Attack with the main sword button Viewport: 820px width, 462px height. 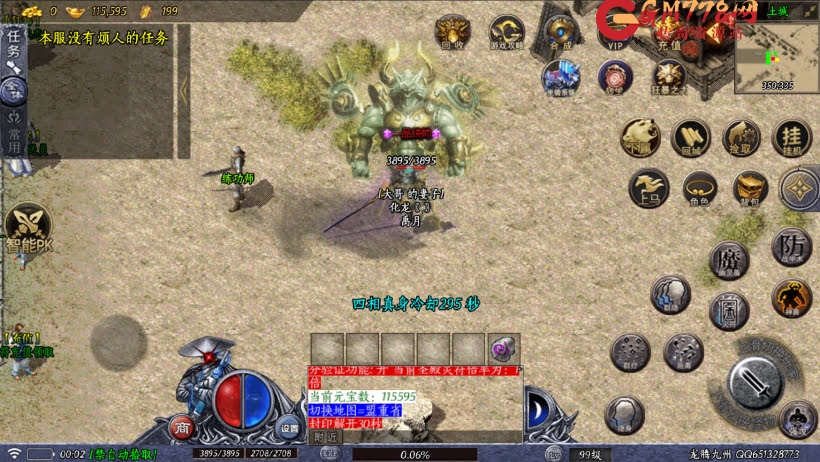tap(756, 381)
